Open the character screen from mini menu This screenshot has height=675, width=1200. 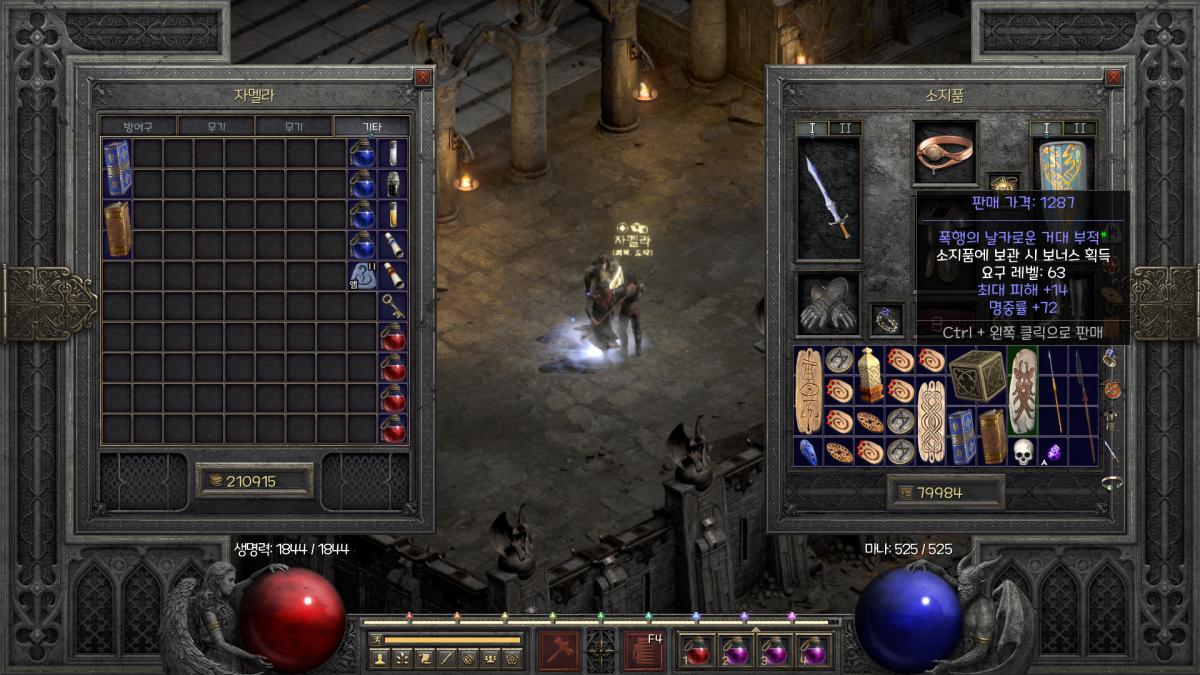click(379, 658)
